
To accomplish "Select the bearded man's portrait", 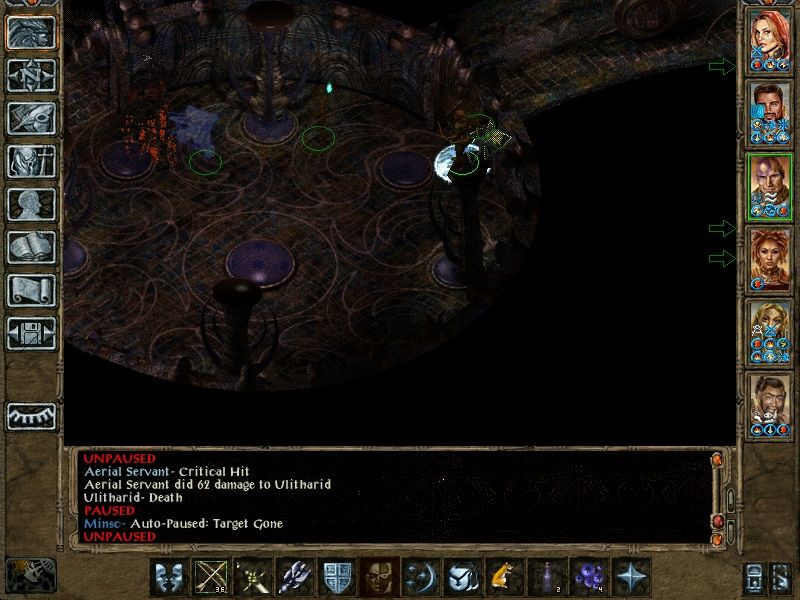I will 770,113.
